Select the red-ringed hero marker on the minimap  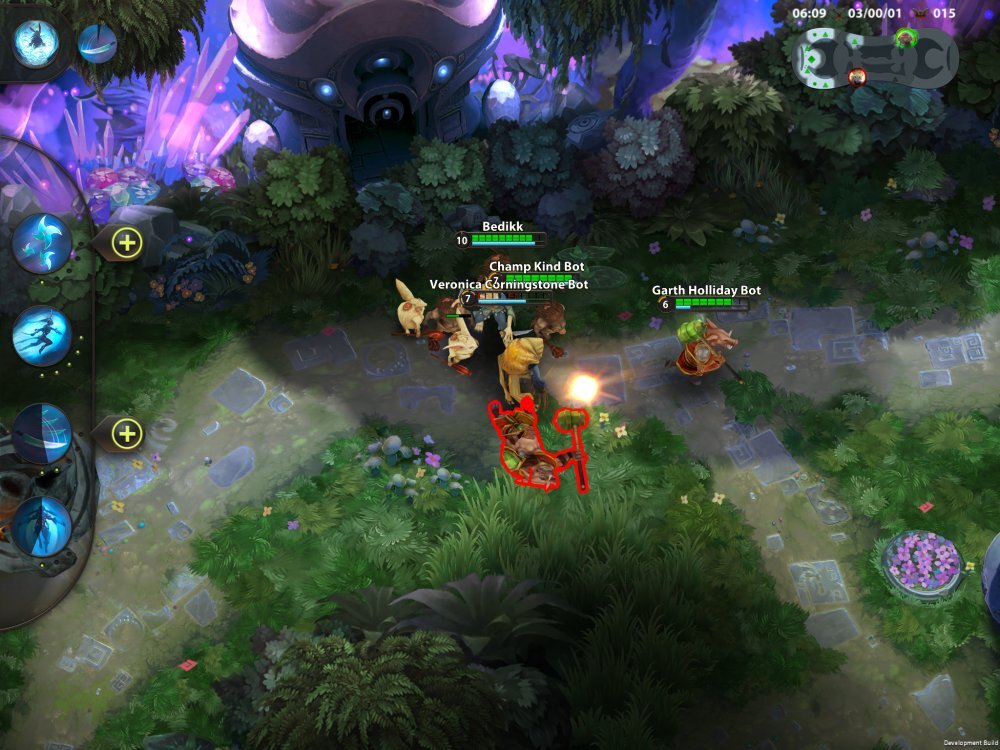857,76
